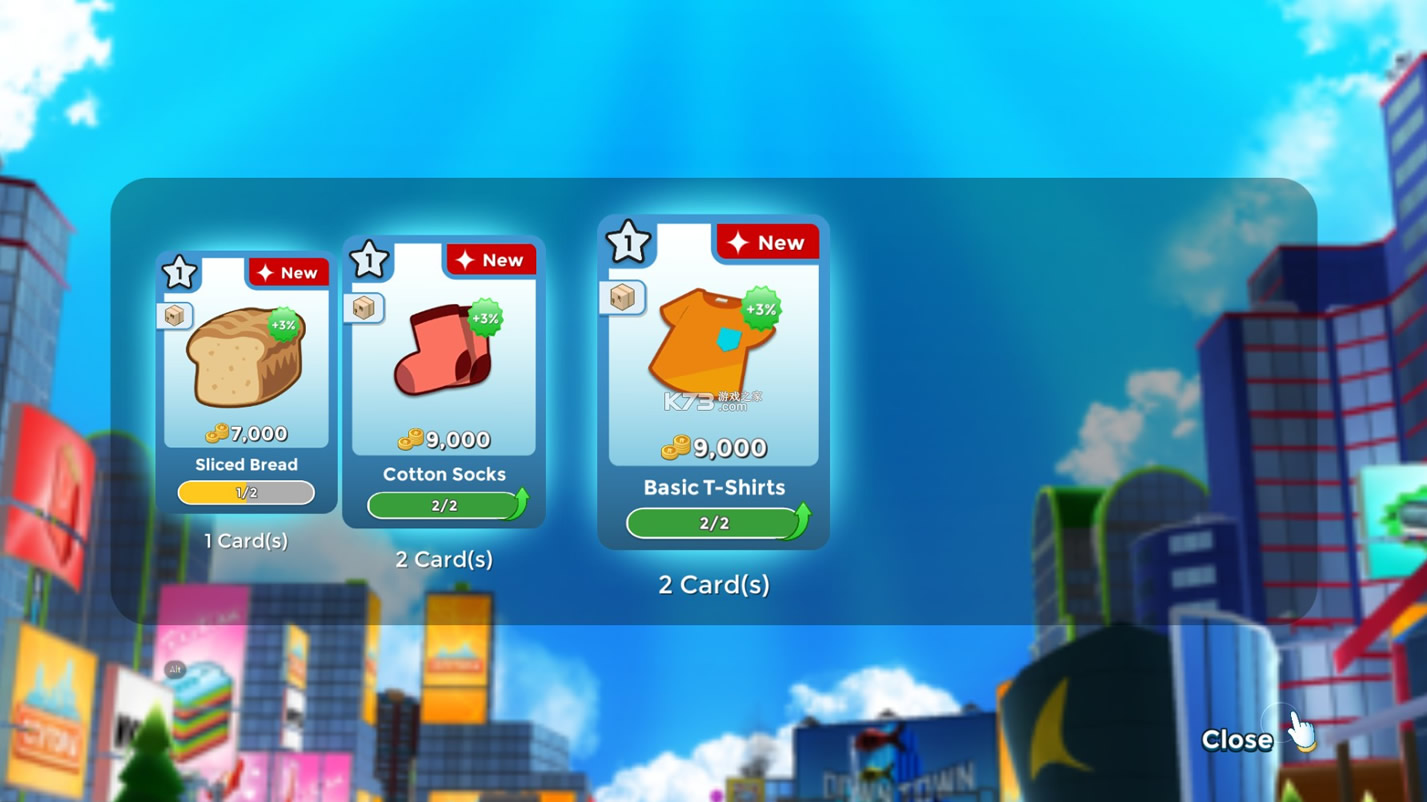Screen dimensions: 1427x802
Task: Close the card reward screen
Action: pyautogui.click(x=1238, y=740)
